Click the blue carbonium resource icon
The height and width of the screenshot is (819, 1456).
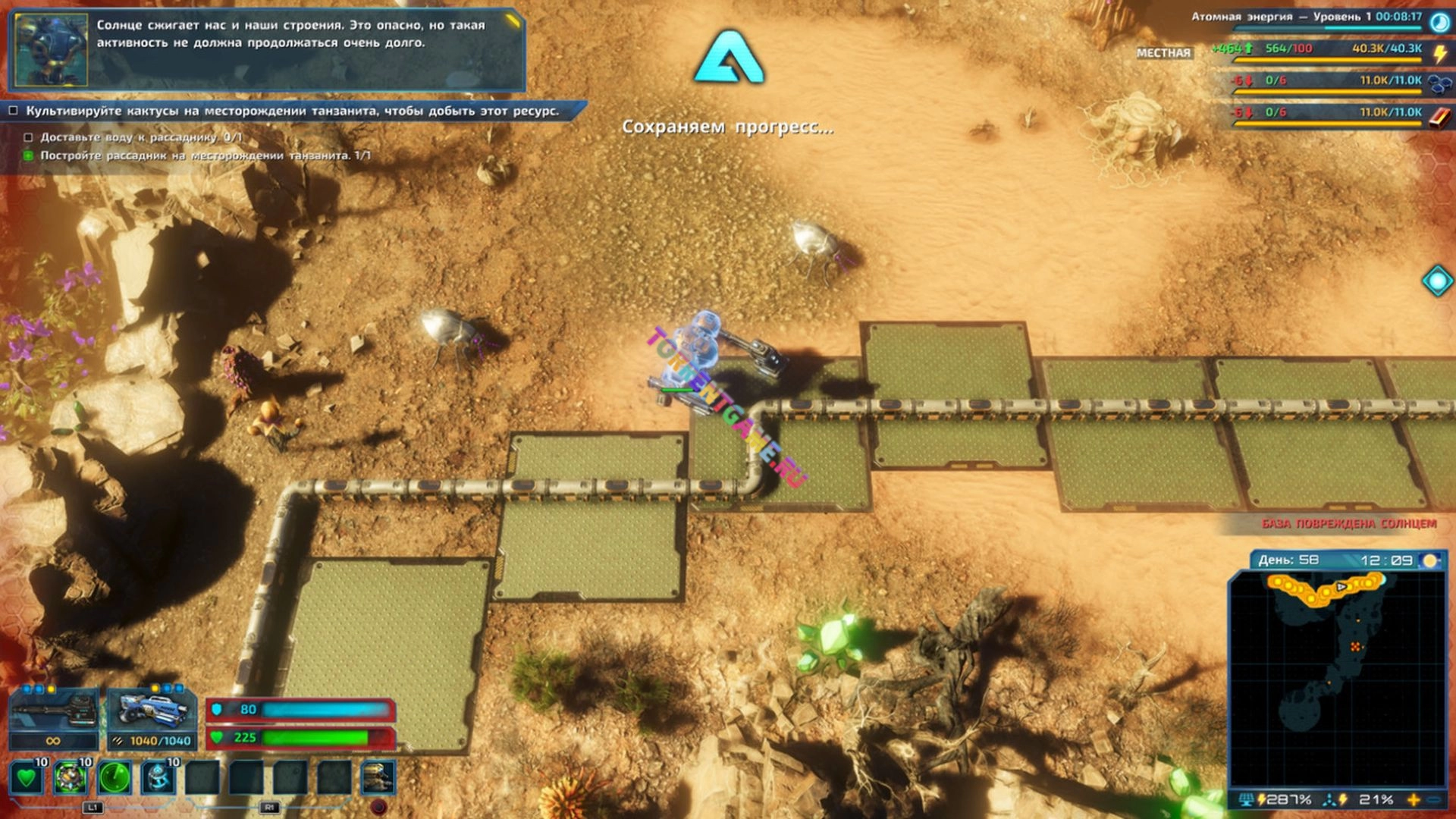tap(1439, 83)
